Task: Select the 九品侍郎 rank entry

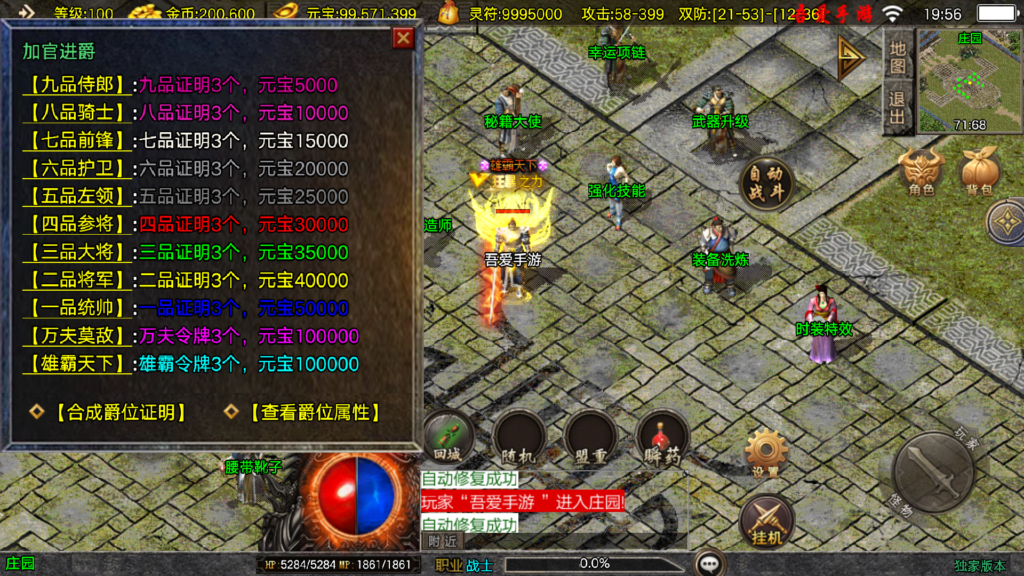Action: click(x=79, y=85)
